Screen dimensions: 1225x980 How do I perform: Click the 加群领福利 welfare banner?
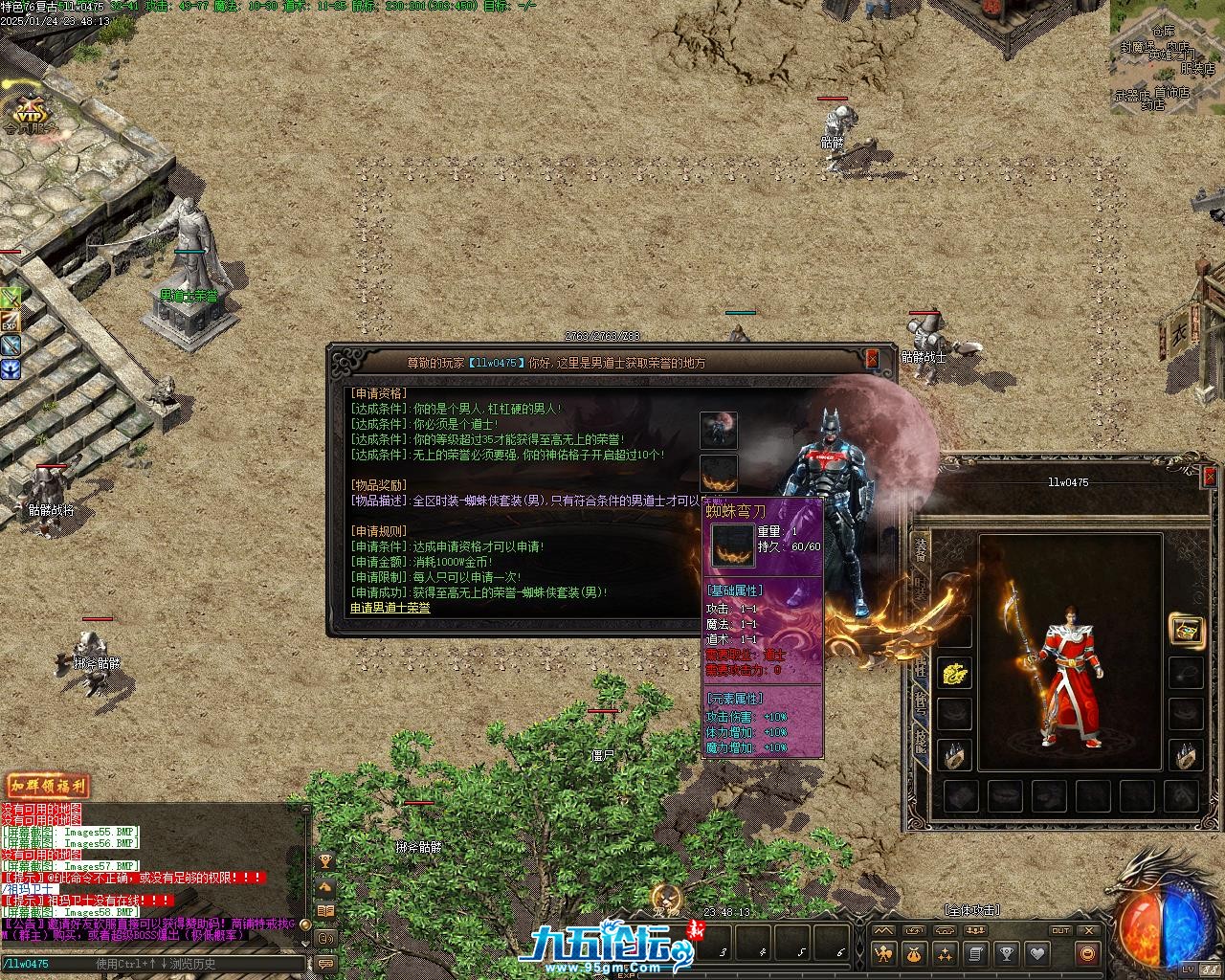[x=48, y=787]
